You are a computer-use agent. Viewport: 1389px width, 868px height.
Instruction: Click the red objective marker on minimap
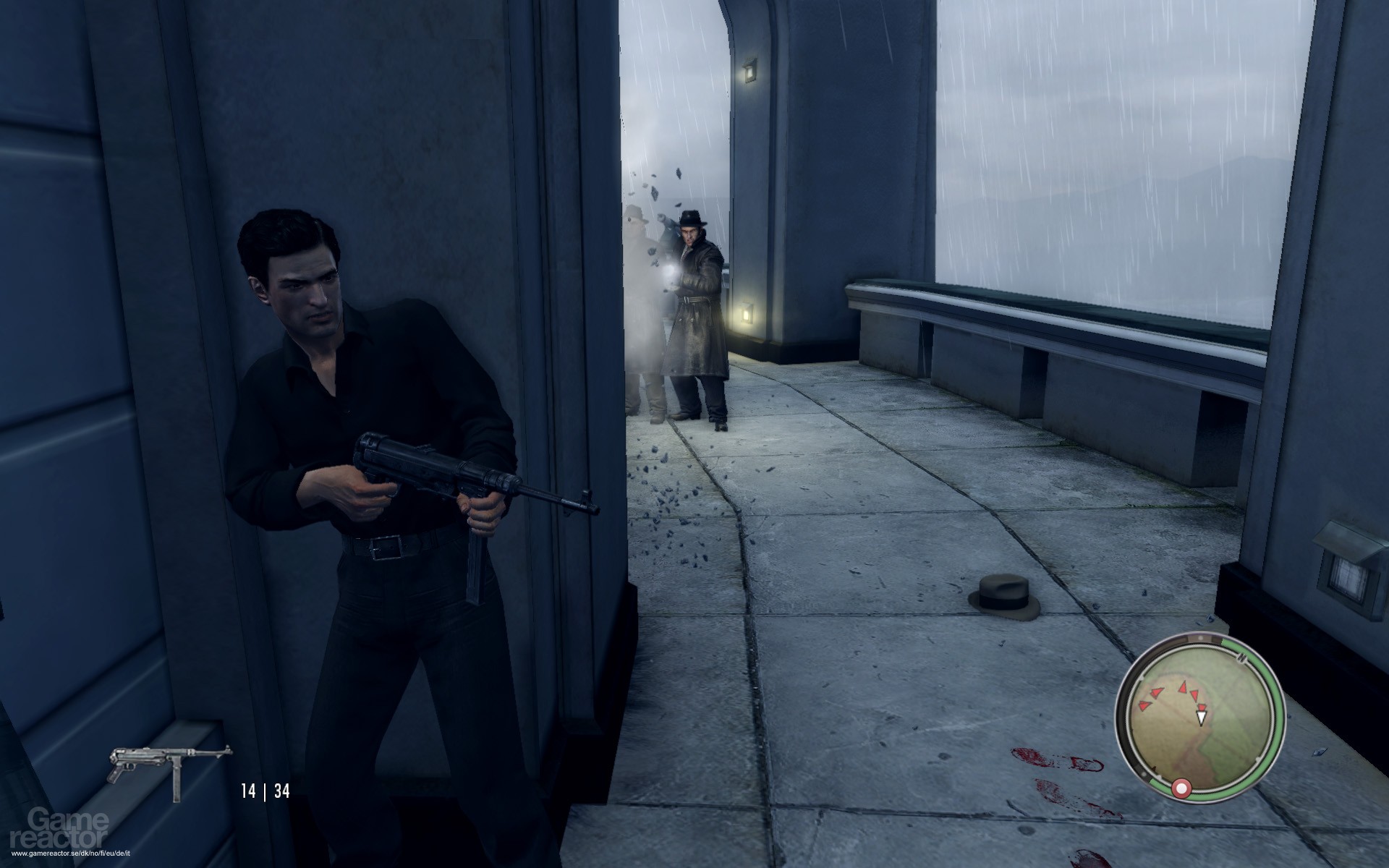(1182, 787)
